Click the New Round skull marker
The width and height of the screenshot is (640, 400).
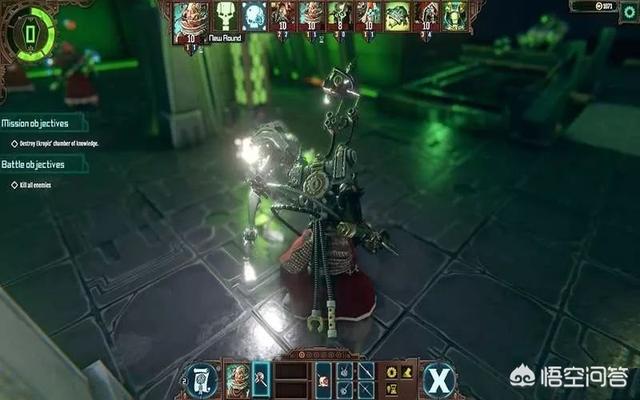225,16
